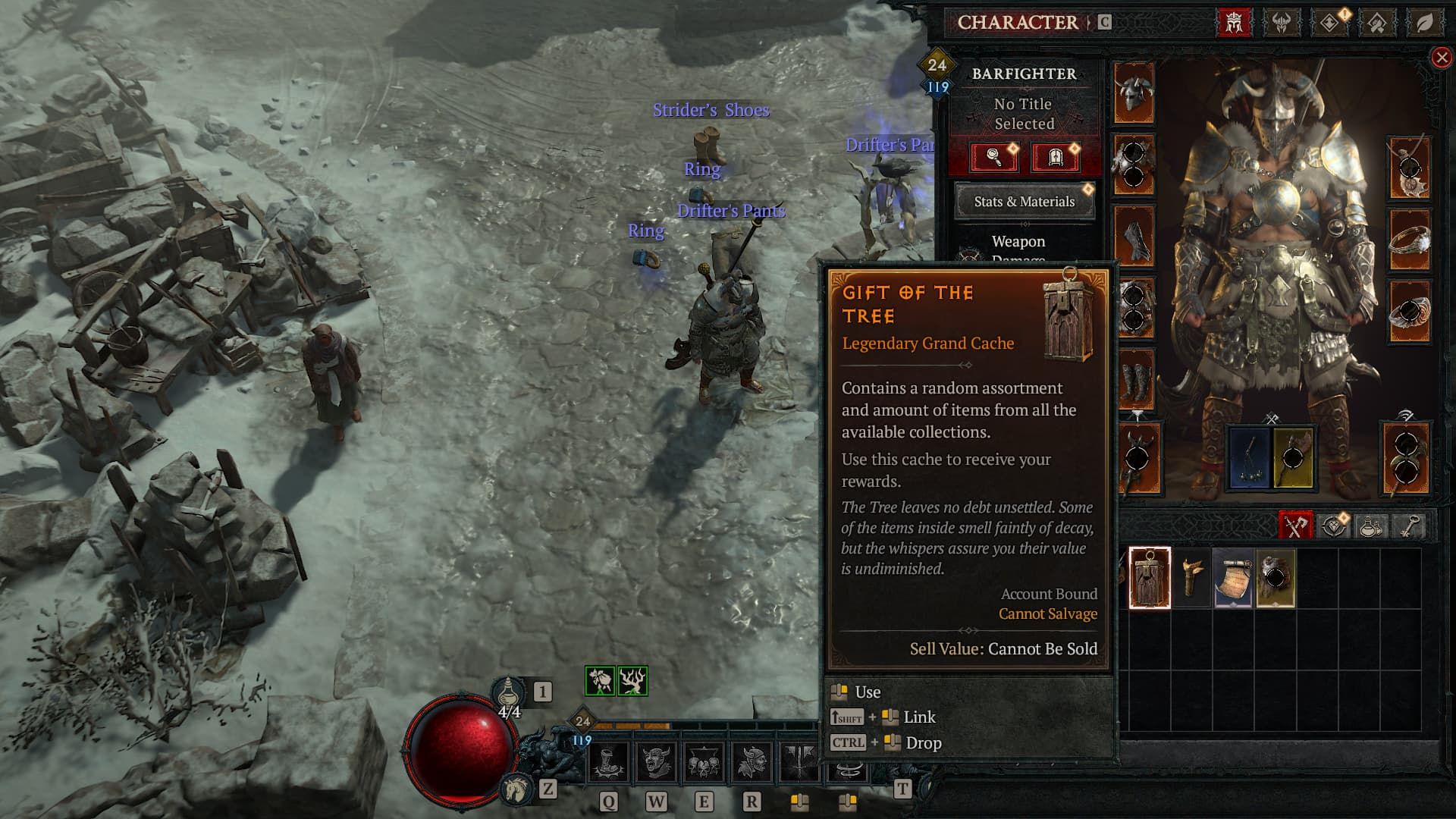Select the equipped diamond ring slot
Image resolution: width=1456 pixels, height=819 pixels.
click(x=1410, y=240)
